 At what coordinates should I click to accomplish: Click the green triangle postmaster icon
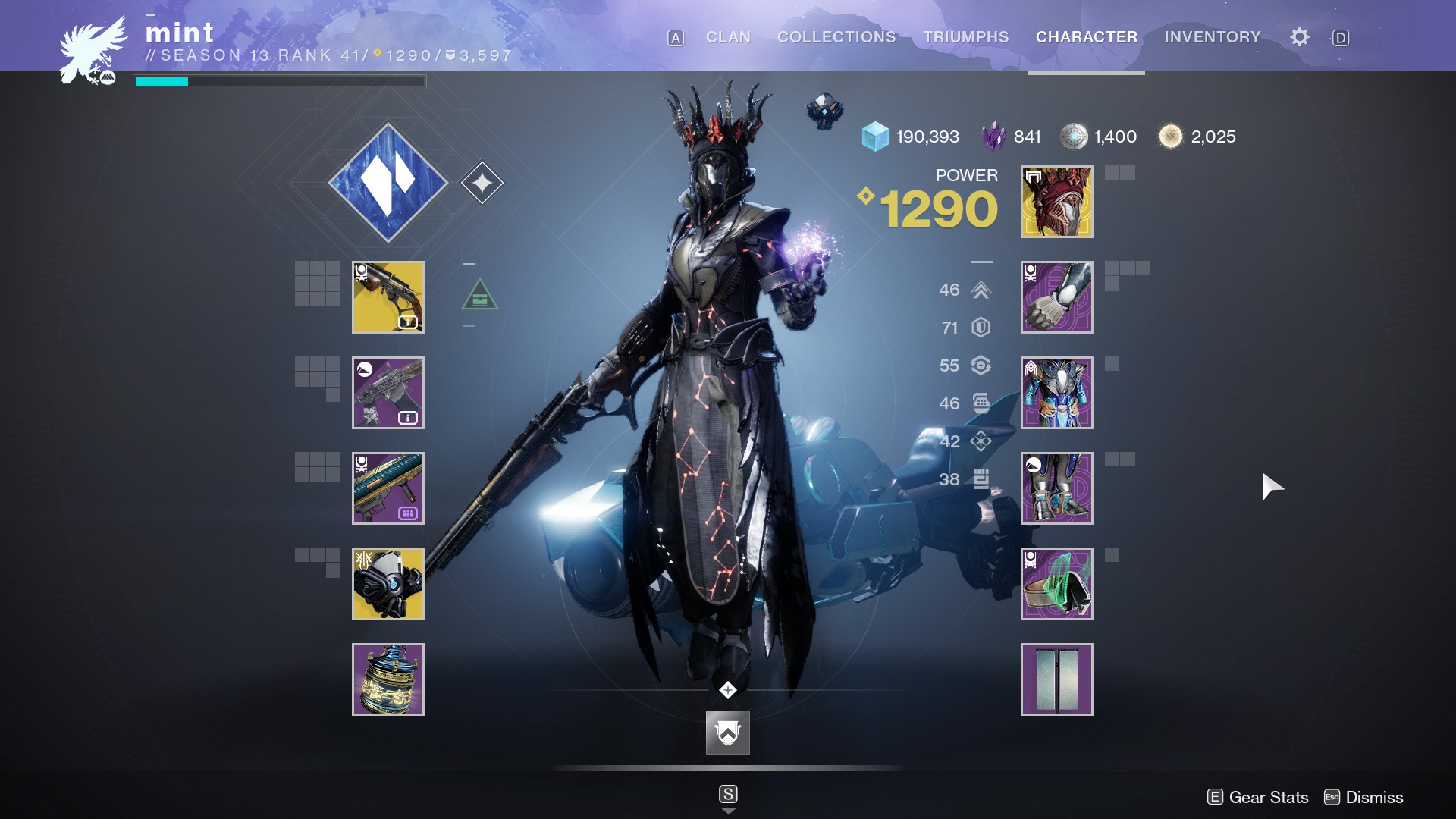(479, 295)
